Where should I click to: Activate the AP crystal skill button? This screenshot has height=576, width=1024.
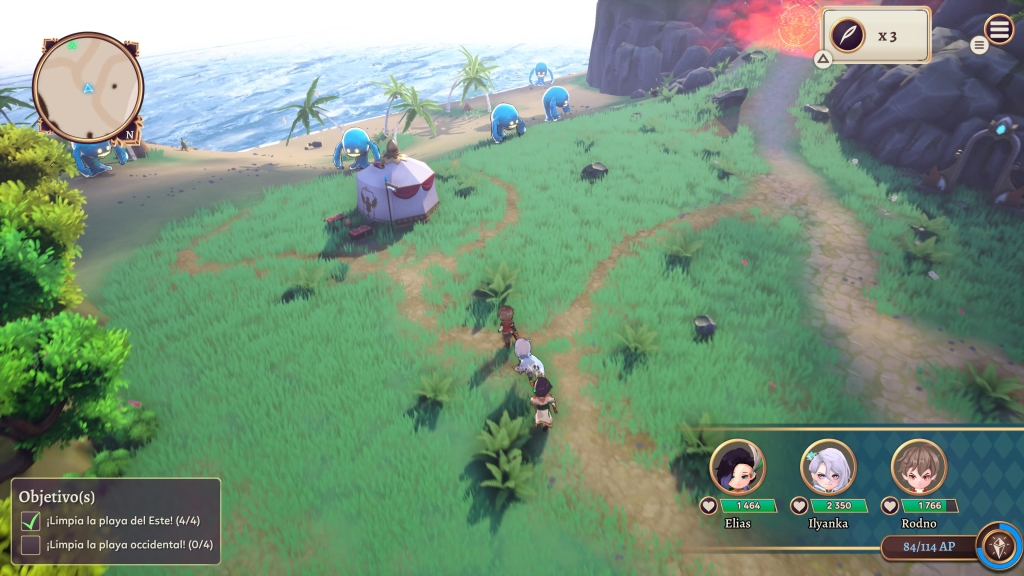997,545
